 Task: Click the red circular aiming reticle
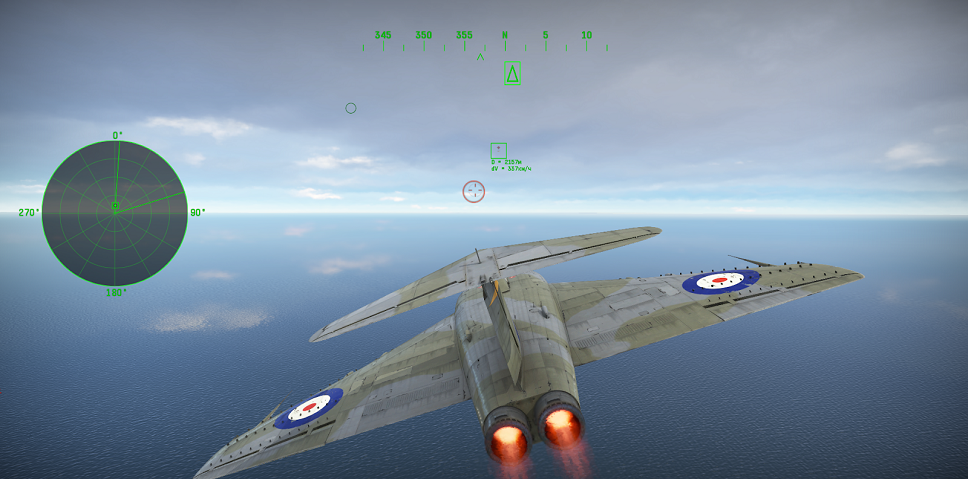(474, 191)
